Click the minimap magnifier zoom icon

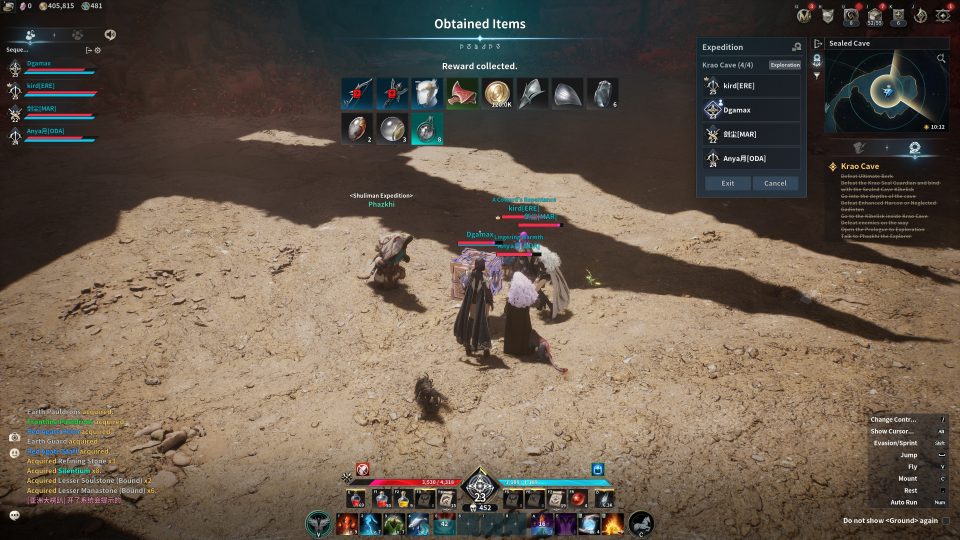[940, 58]
